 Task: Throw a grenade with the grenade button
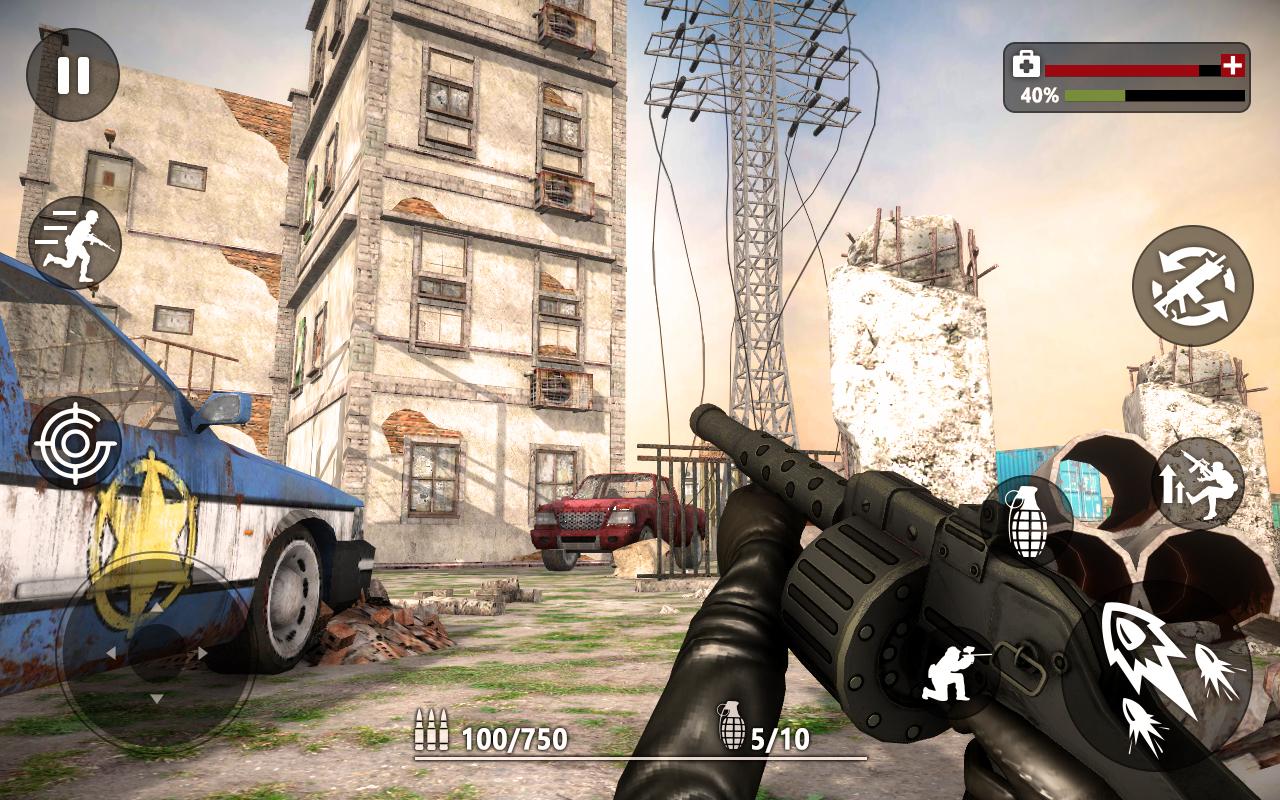click(x=1028, y=521)
